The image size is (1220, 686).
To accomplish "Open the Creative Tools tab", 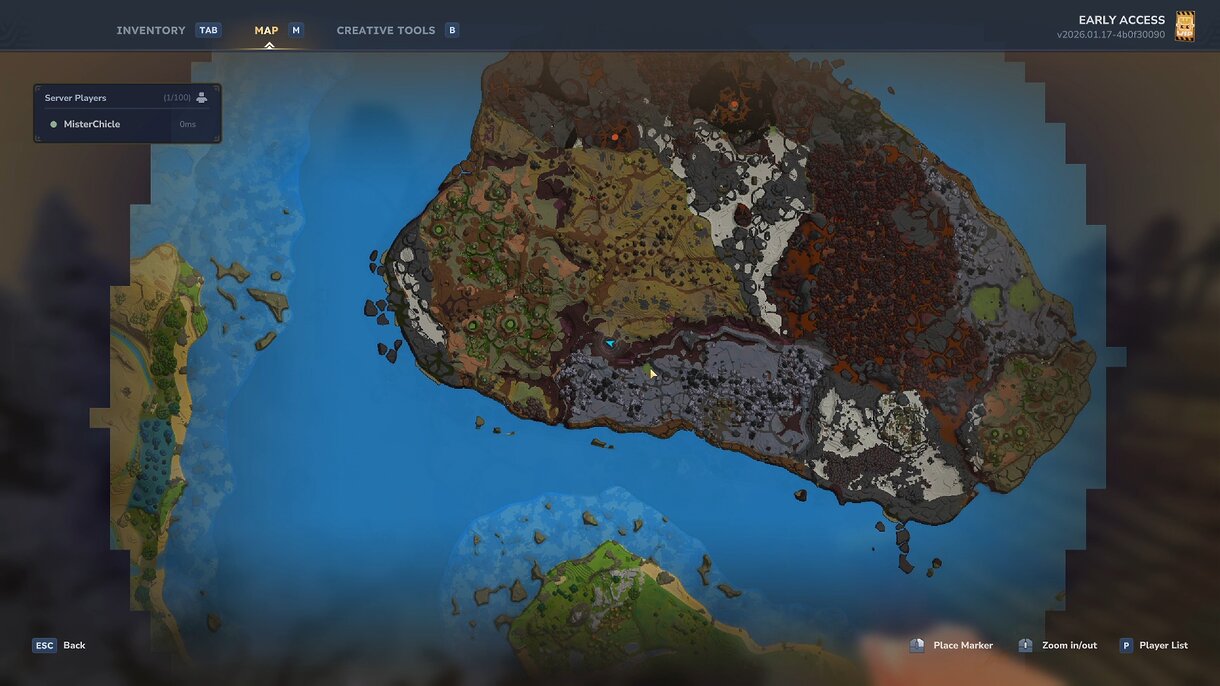I will 385,30.
